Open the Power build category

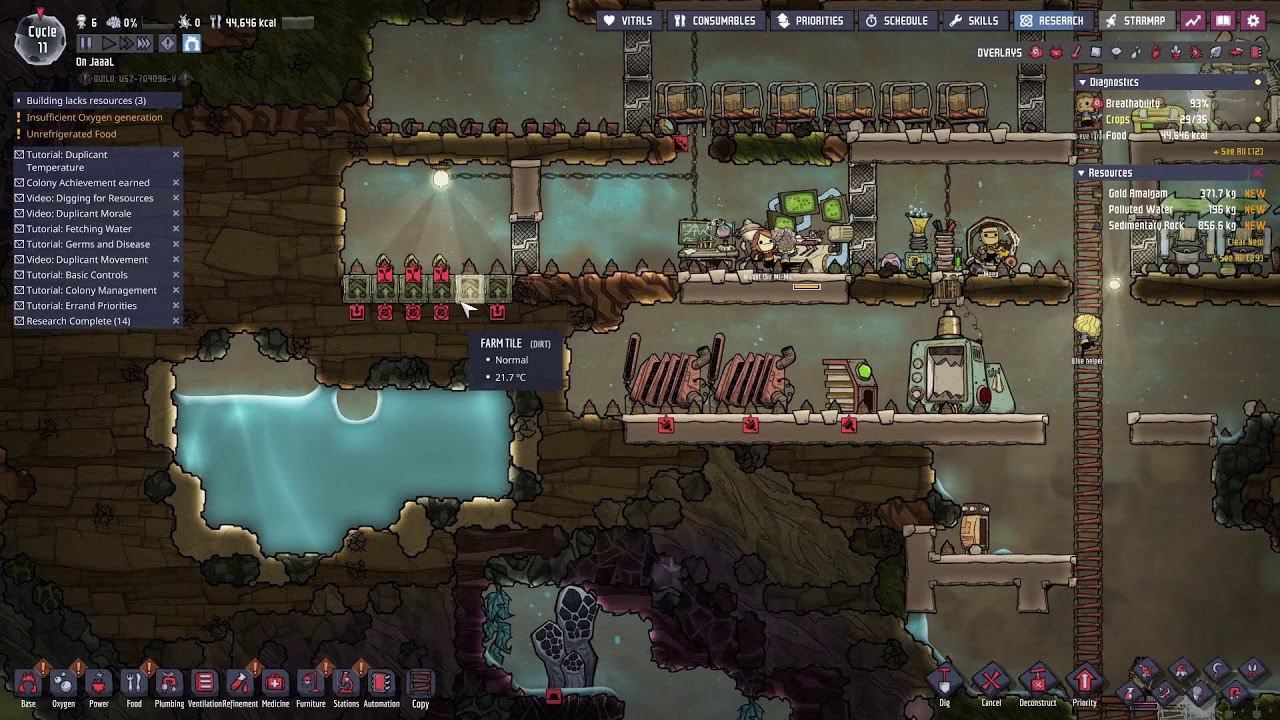tap(98, 685)
